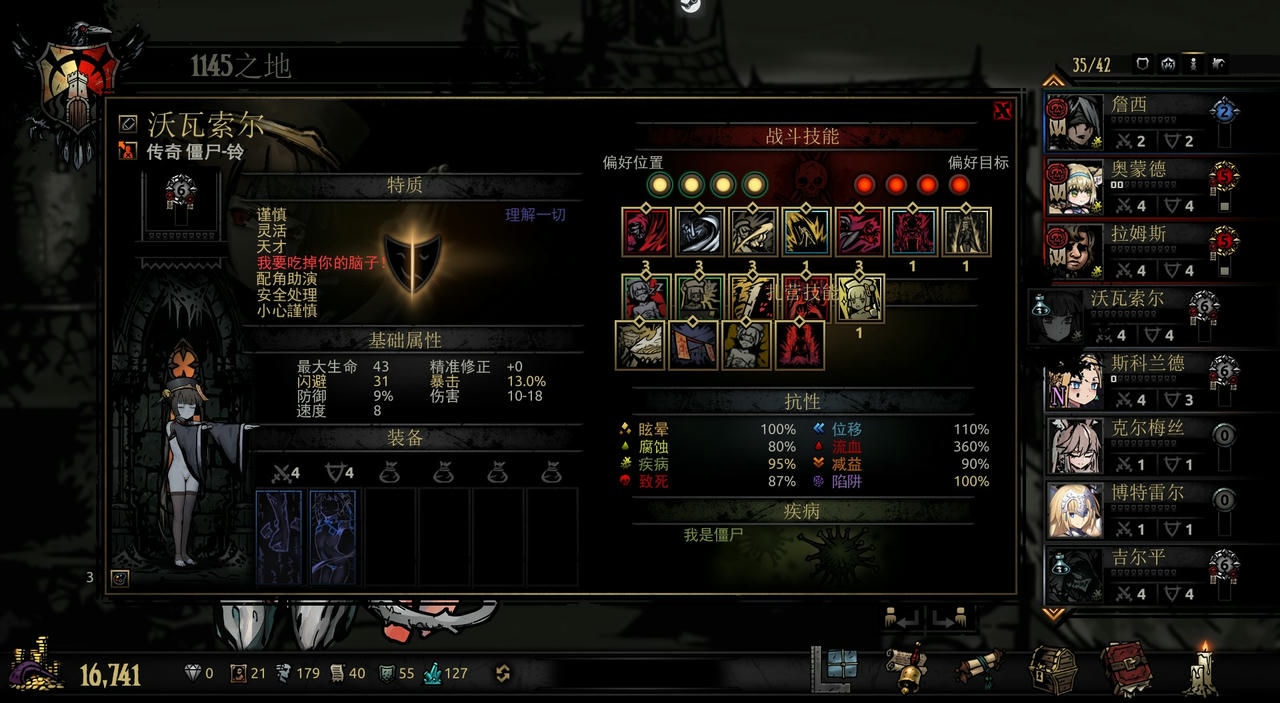Rename the hero with the edit icon
This screenshot has height=703, width=1280.
[x=127, y=123]
